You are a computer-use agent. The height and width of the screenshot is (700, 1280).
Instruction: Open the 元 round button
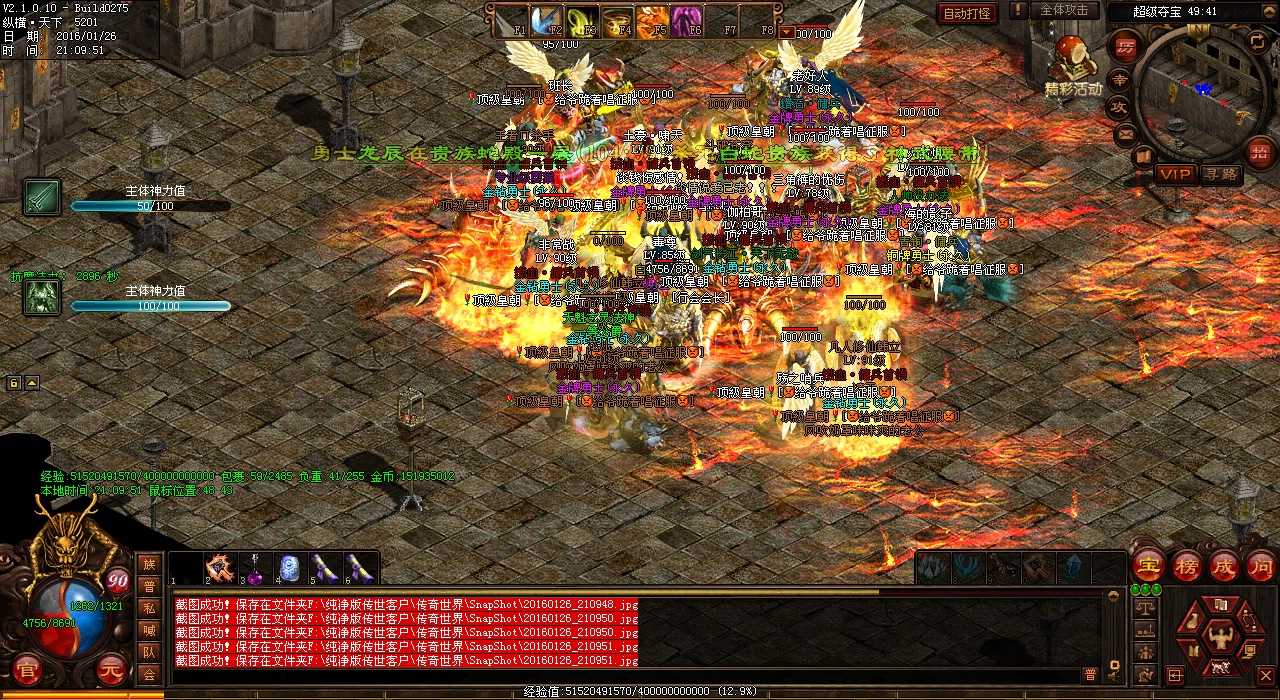click(x=112, y=669)
